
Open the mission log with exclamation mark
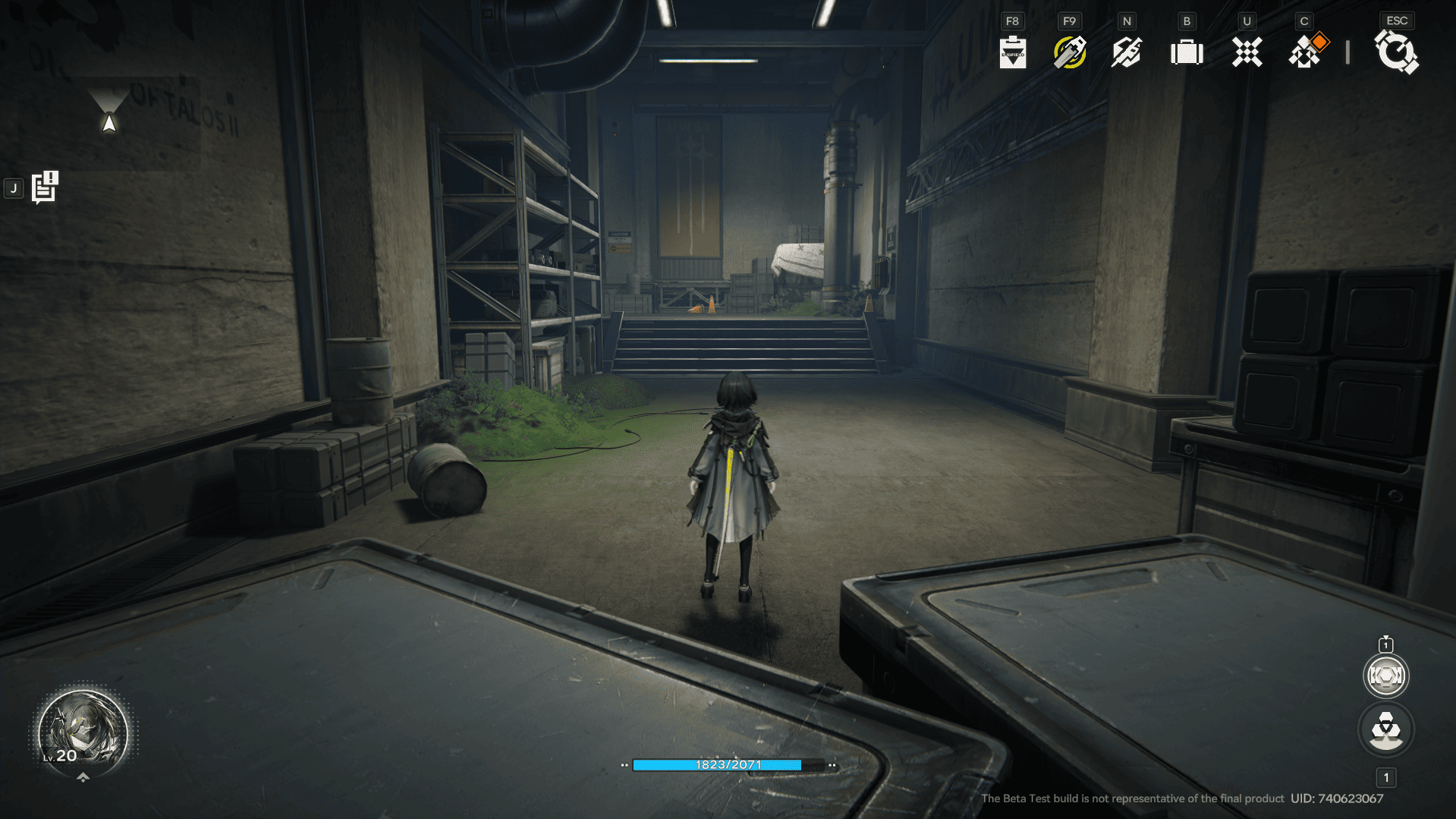coord(45,187)
